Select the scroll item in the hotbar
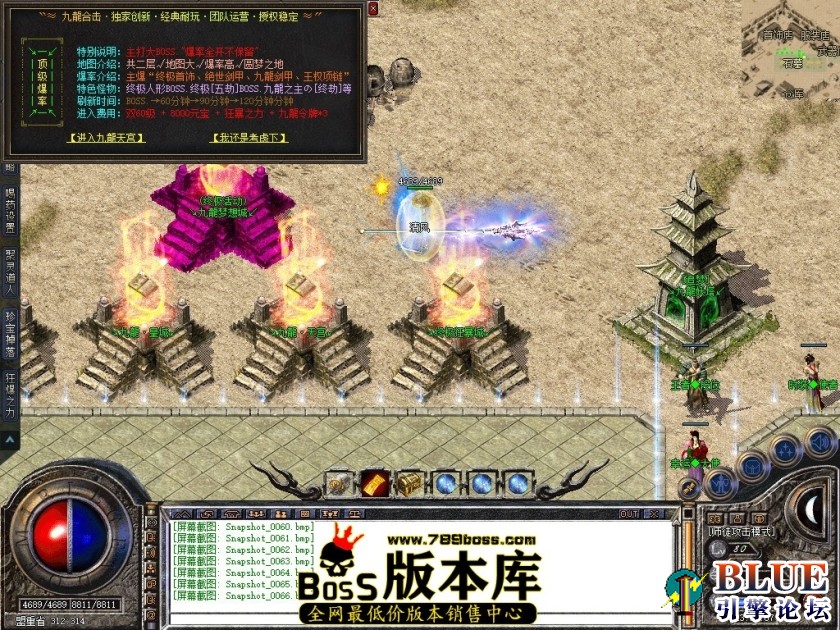This screenshot has width=840, height=630. (x=339, y=483)
